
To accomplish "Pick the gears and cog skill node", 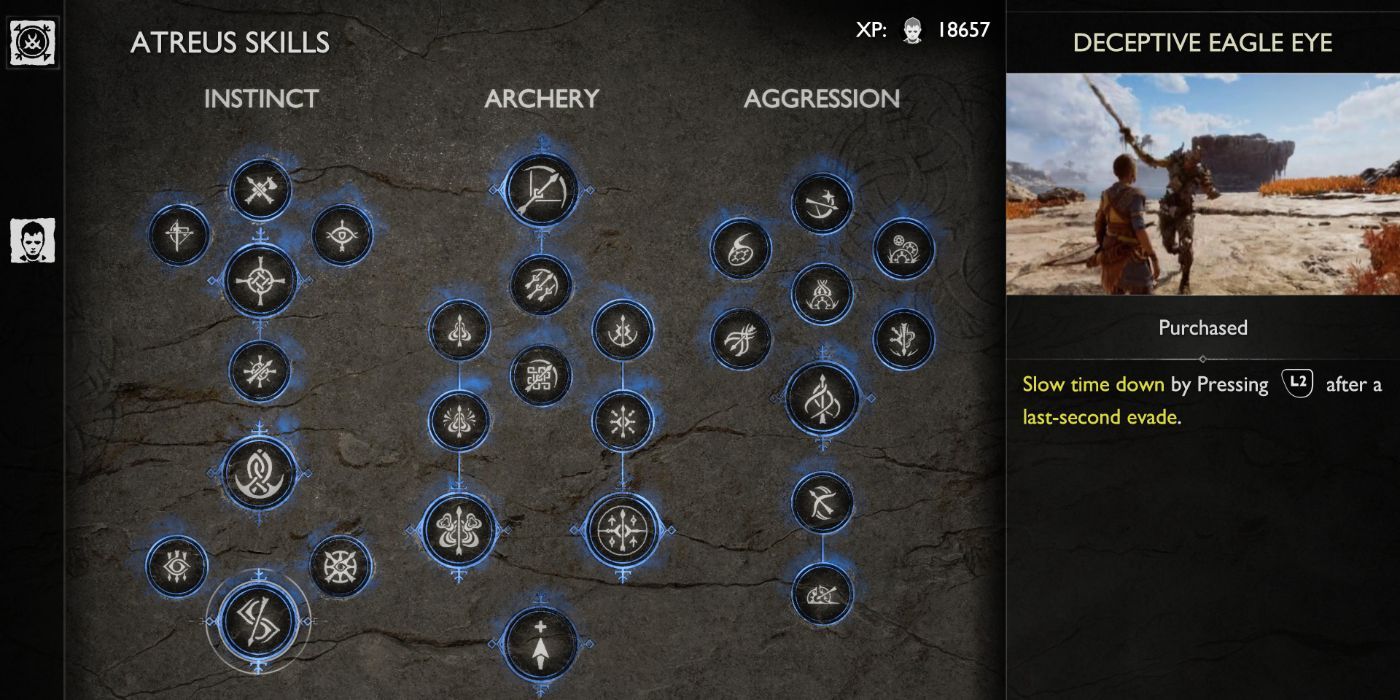I will pos(904,248).
